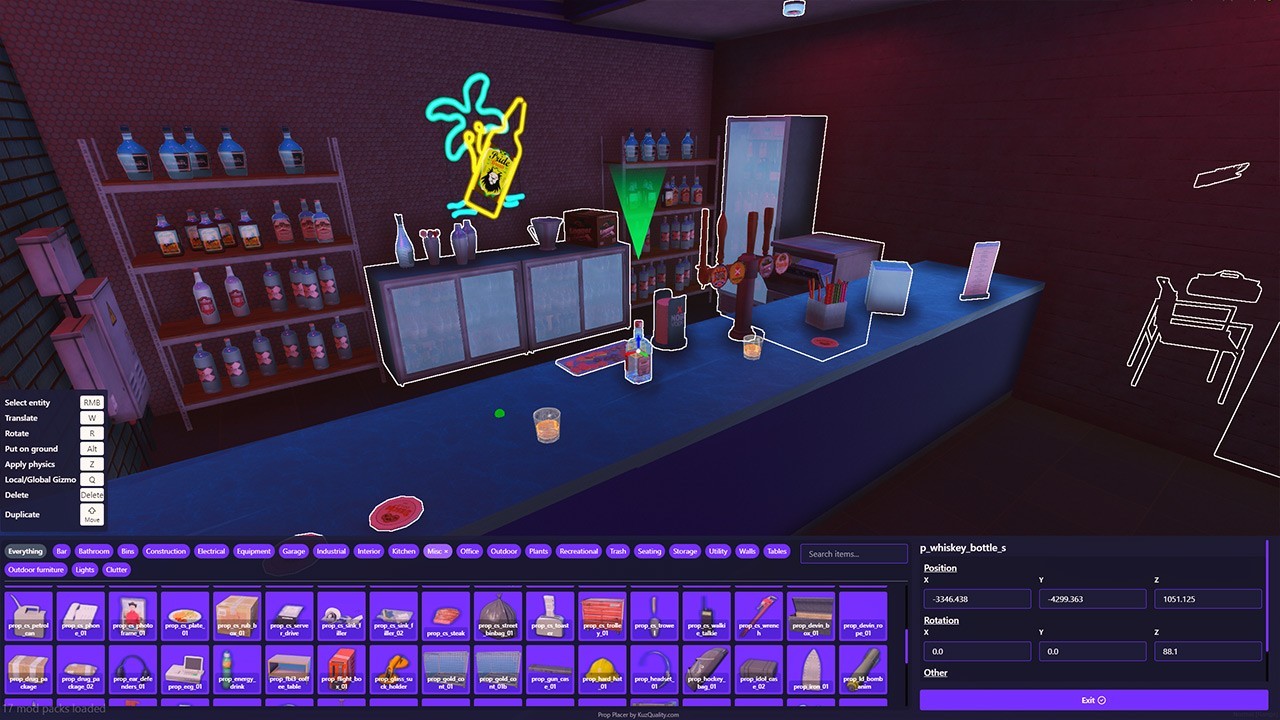Switch to the Bar category tab
Viewport: 1280px width, 720px height.
pyautogui.click(x=61, y=551)
